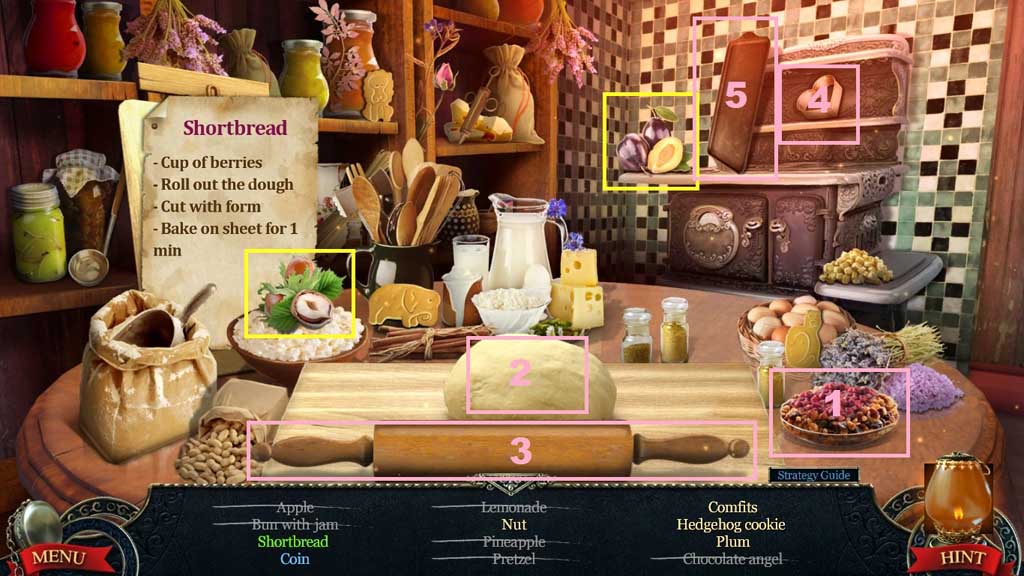Select Plum in the item list
Image resolution: width=1024 pixels, height=576 pixels.
[x=732, y=542]
